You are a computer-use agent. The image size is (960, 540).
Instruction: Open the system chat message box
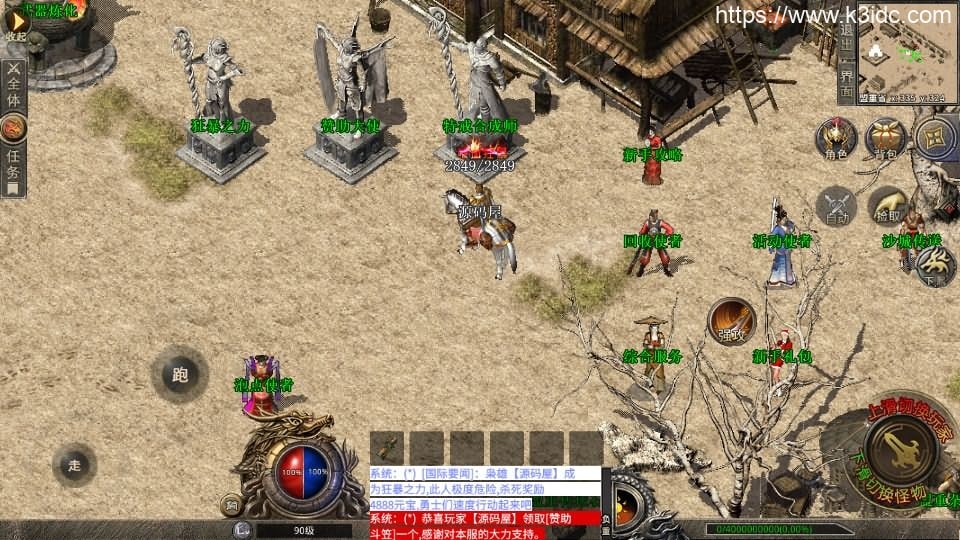(x=484, y=496)
